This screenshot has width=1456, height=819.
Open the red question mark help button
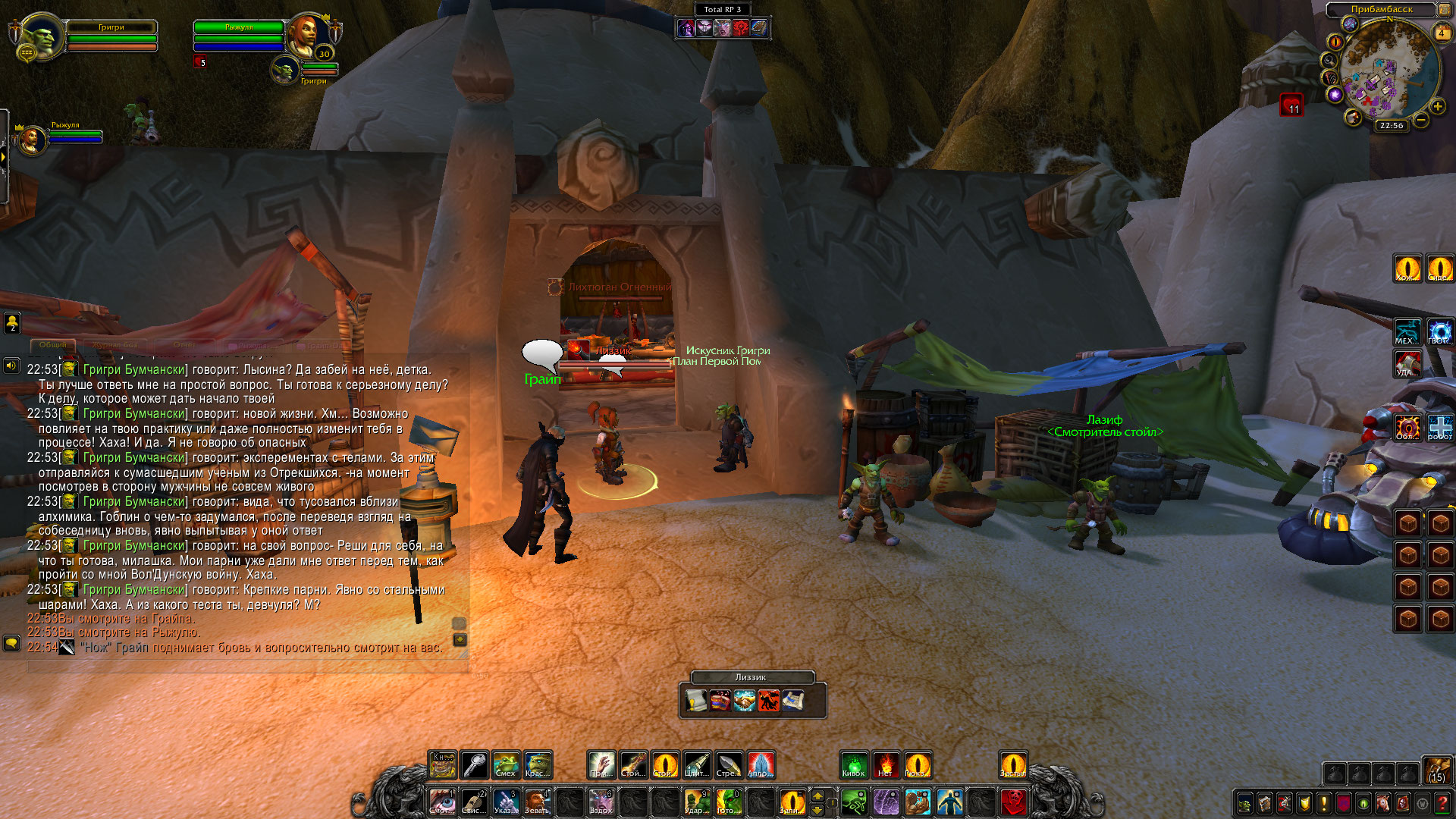(x=1442, y=802)
